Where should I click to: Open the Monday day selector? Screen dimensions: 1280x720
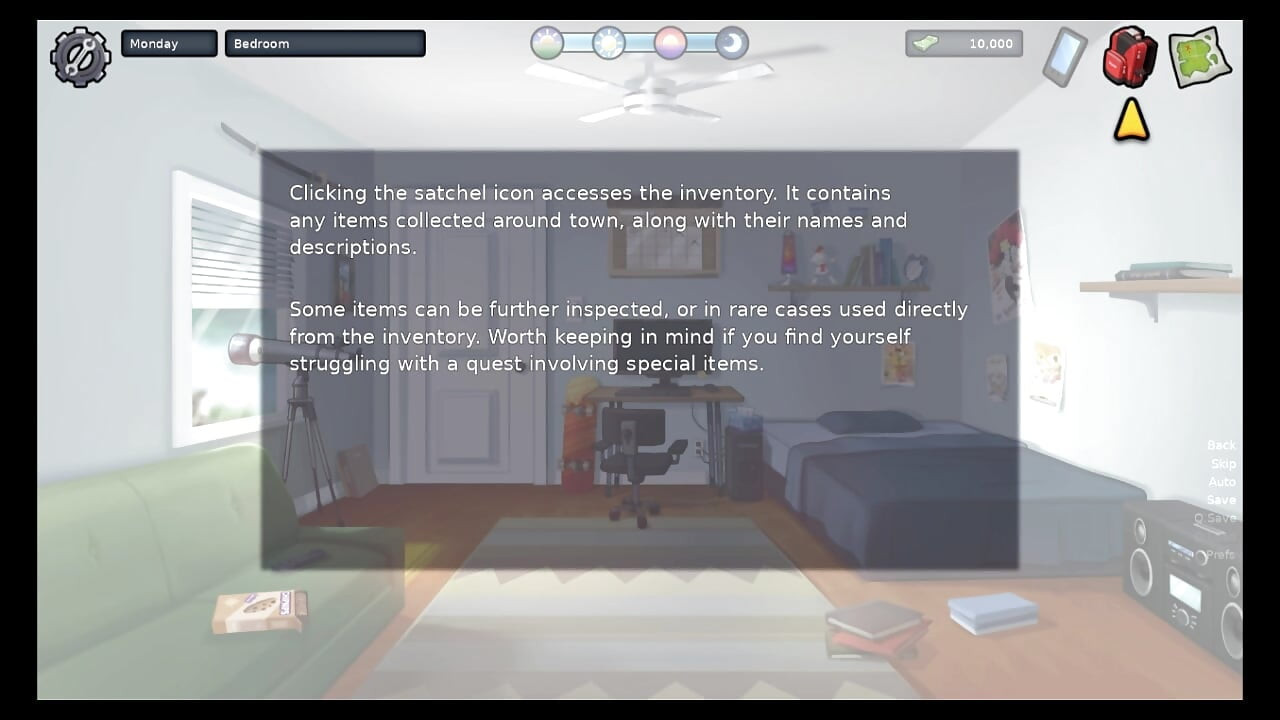coord(168,43)
